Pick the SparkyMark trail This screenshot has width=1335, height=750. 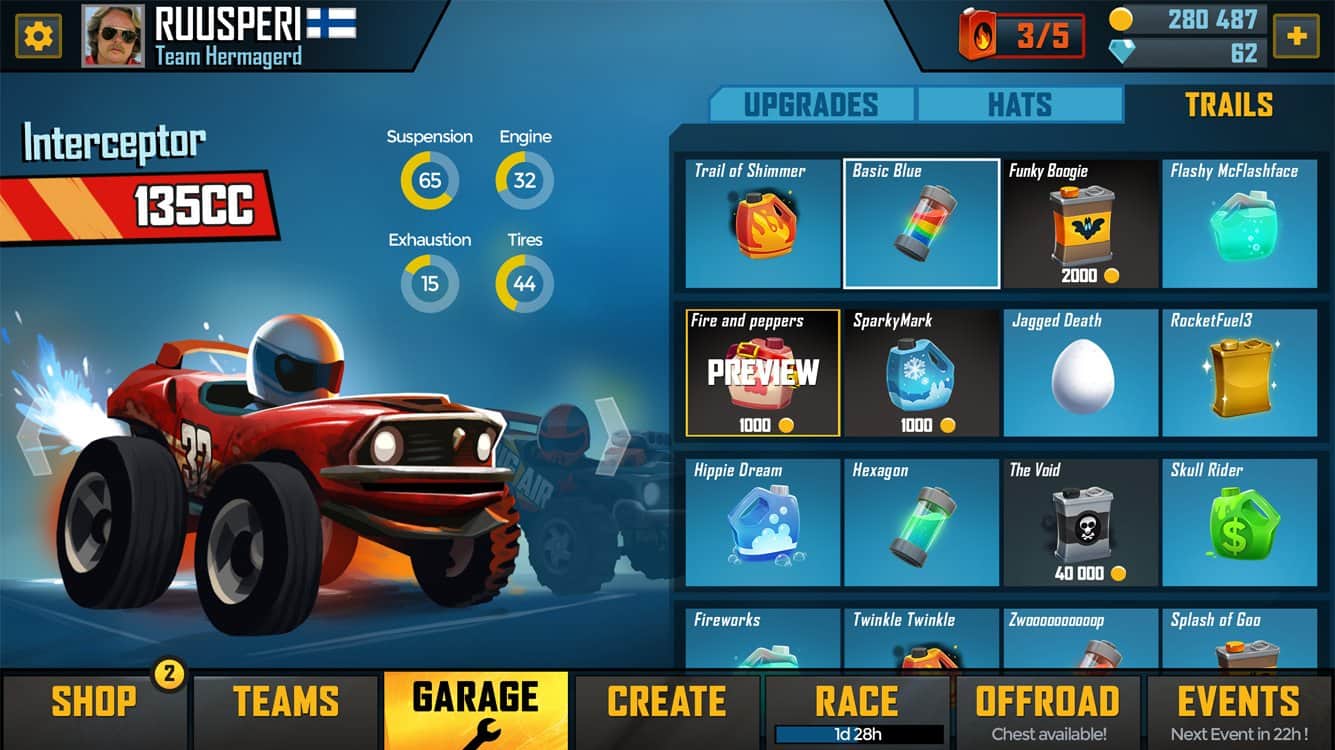tap(921, 373)
